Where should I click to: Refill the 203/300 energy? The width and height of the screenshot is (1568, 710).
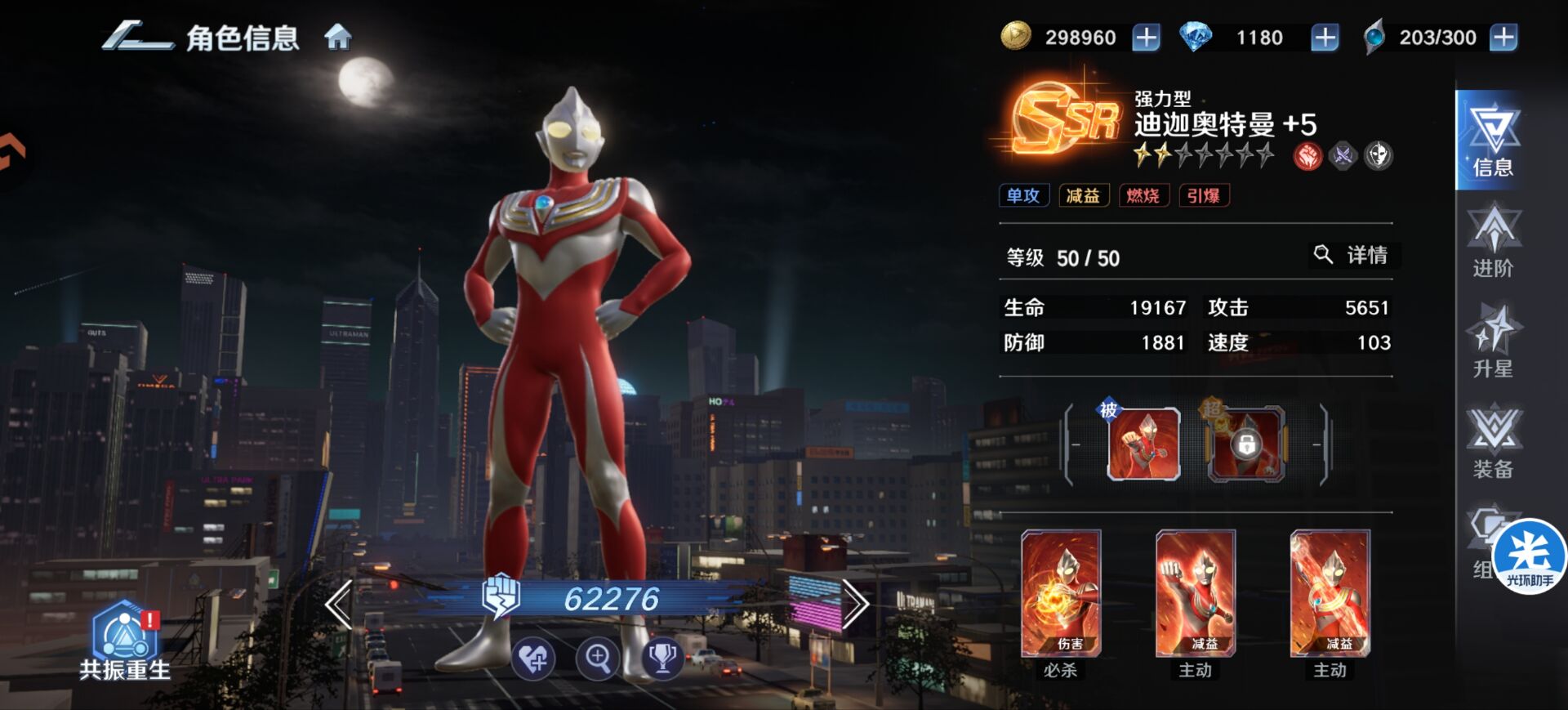pos(1503,38)
